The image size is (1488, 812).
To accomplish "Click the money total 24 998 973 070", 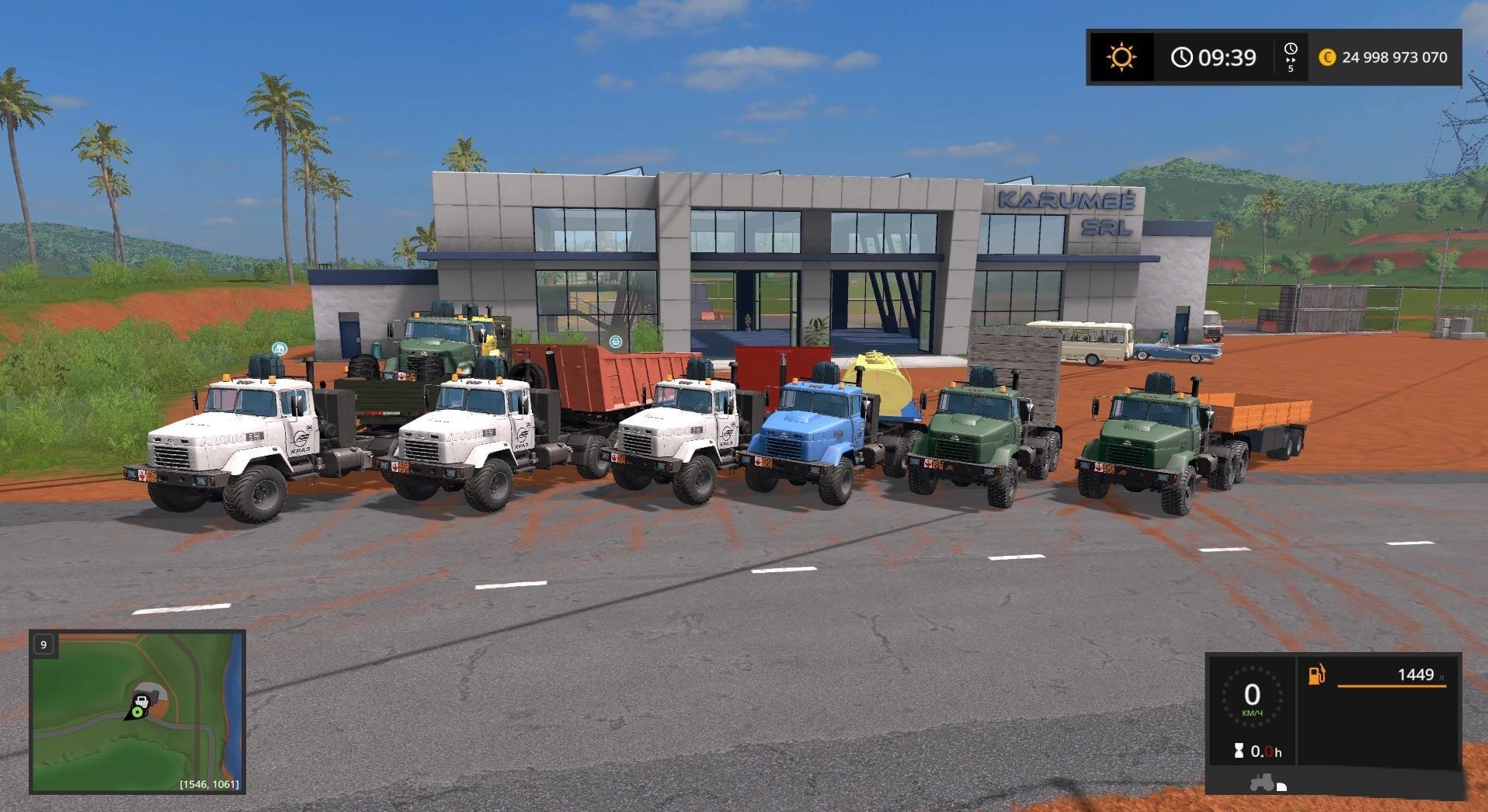I will pos(1394,57).
